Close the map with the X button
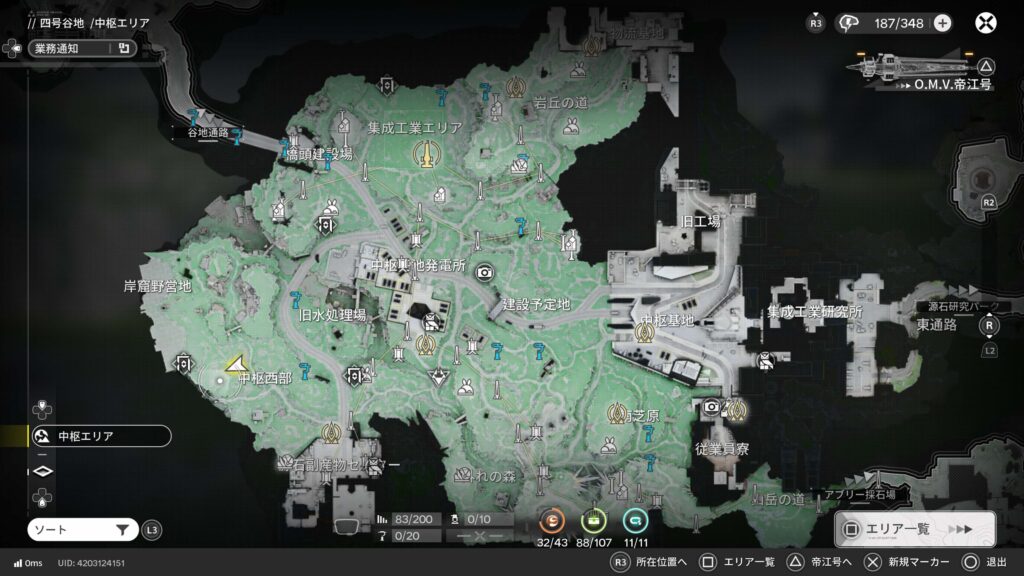This screenshot has height=576, width=1024. (x=986, y=23)
